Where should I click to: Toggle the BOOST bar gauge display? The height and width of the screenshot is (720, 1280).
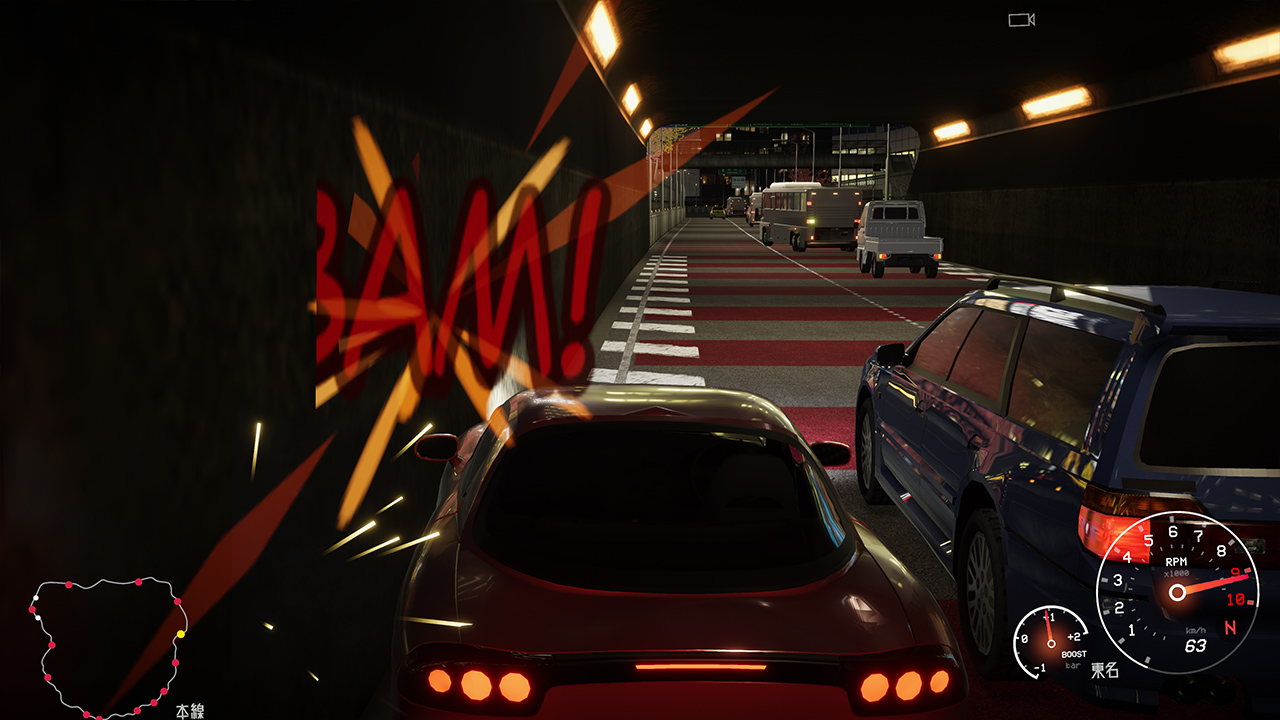click(x=1074, y=654)
